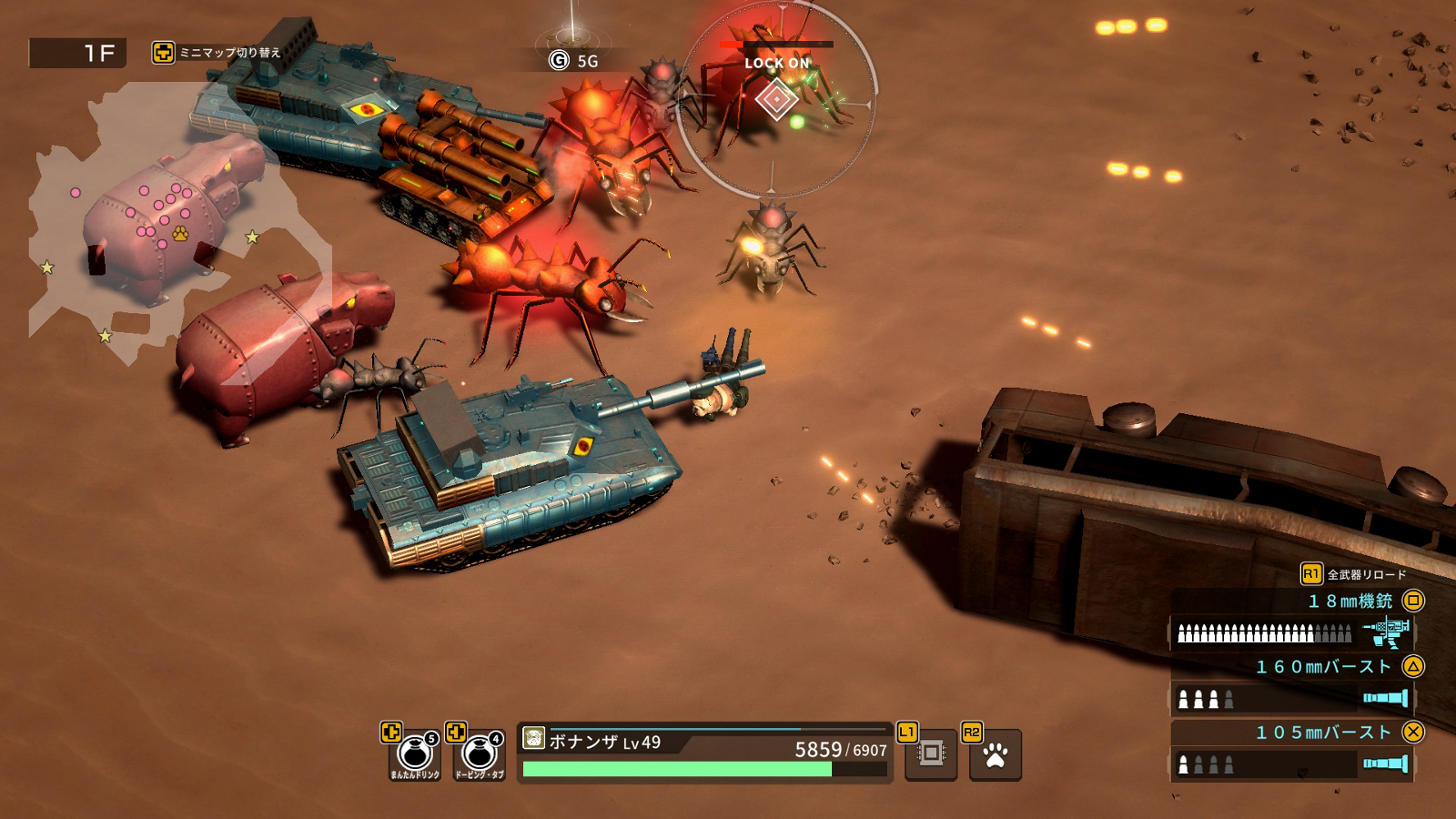
Task: Select the paw print command icon
Action: pyautogui.click(x=995, y=755)
